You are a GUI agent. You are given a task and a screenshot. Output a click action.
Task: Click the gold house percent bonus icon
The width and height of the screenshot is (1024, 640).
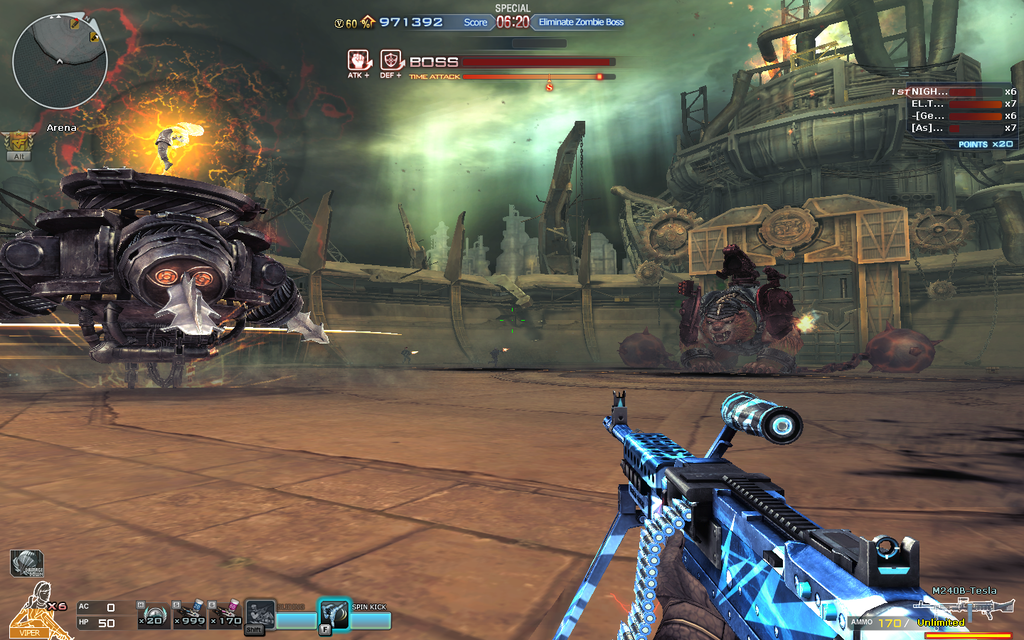click(x=368, y=22)
